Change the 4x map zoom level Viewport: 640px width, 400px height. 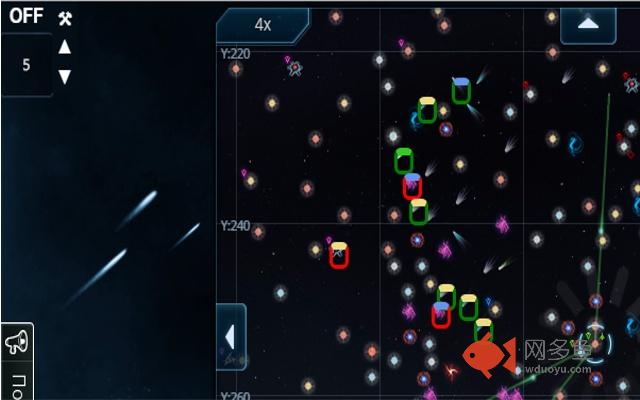(263, 25)
